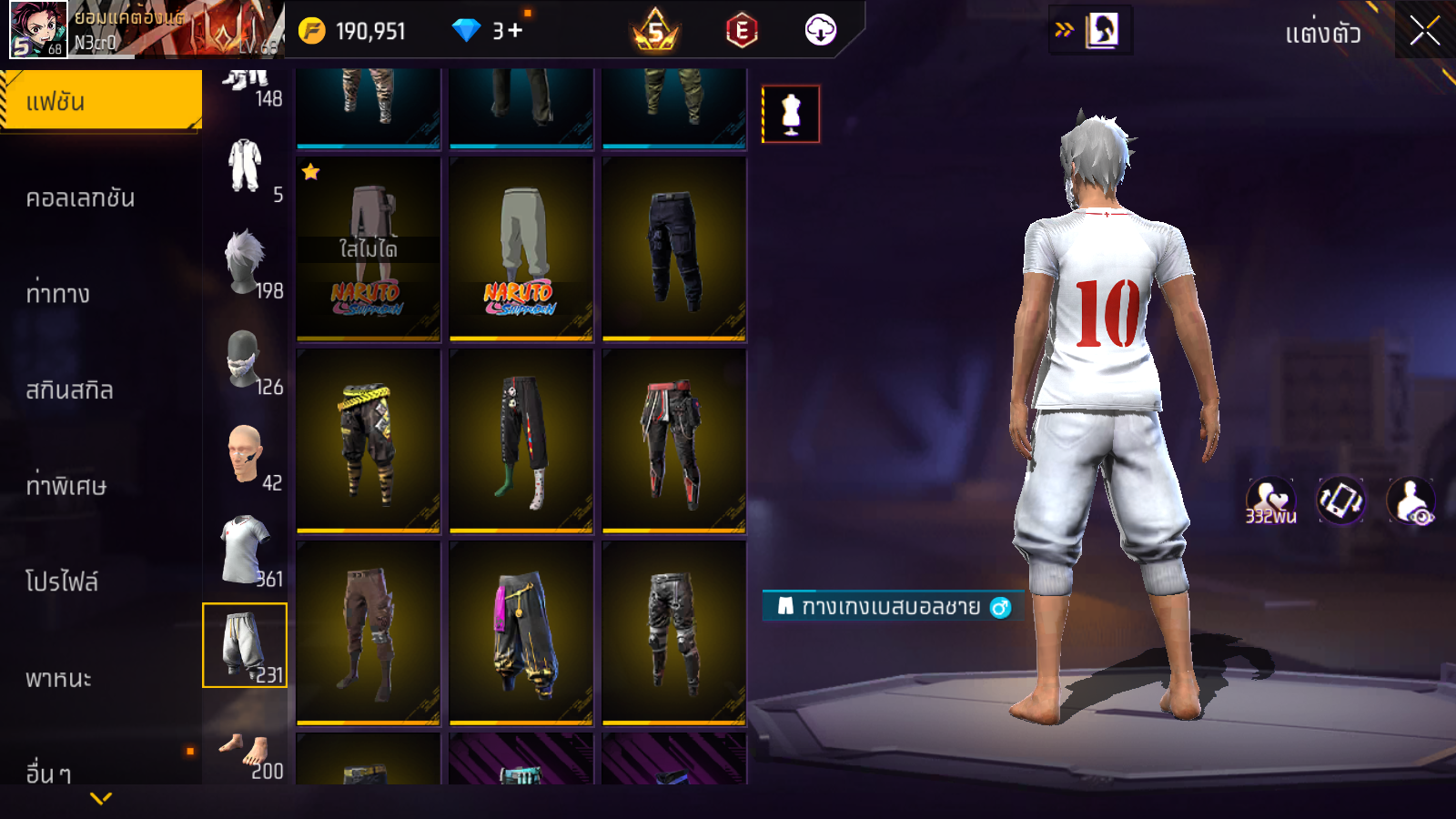
Task: Add diamonds with the plus button
Action: point(515,31)
